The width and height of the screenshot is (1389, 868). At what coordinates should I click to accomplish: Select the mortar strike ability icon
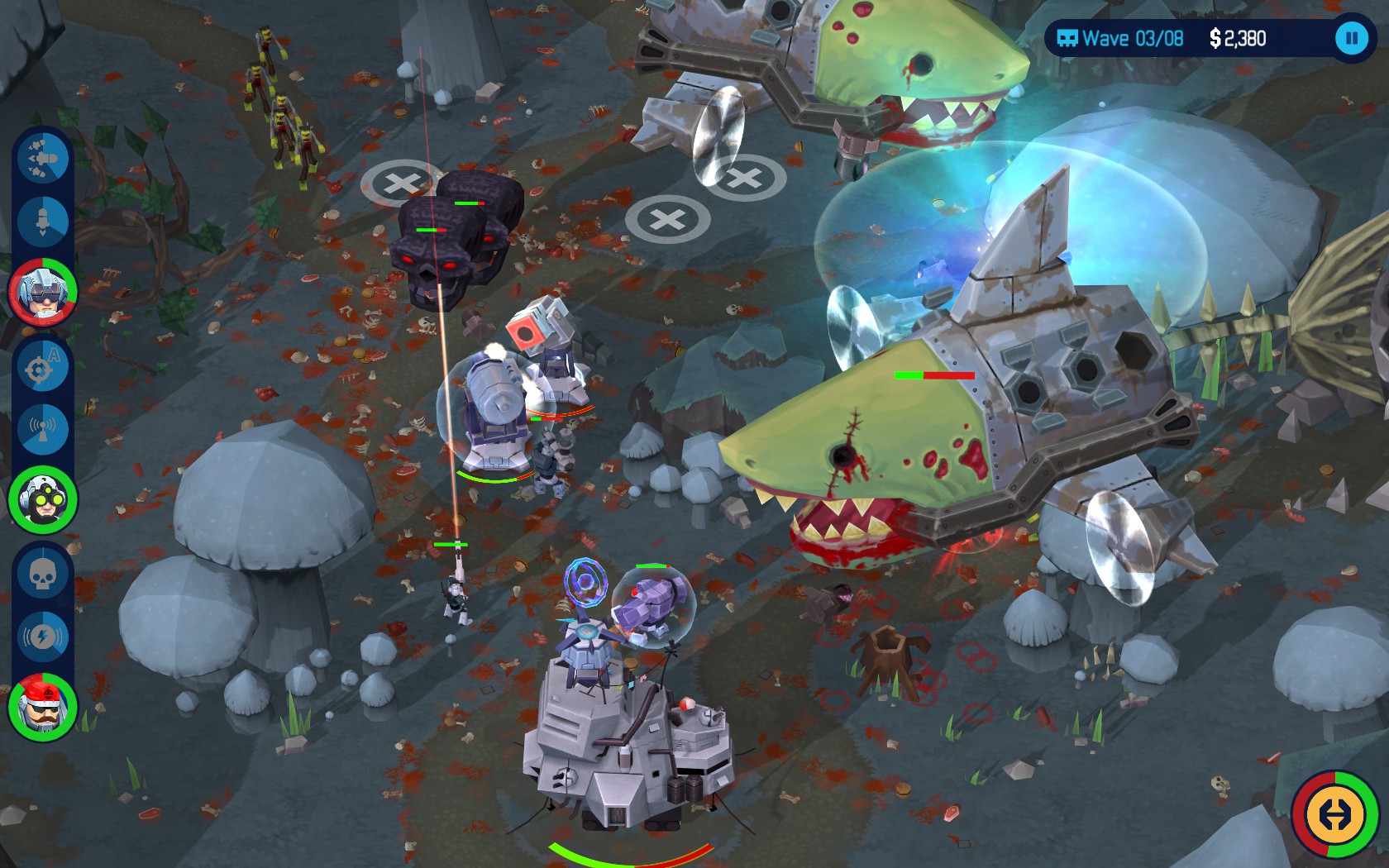click(x=43, y=221)
